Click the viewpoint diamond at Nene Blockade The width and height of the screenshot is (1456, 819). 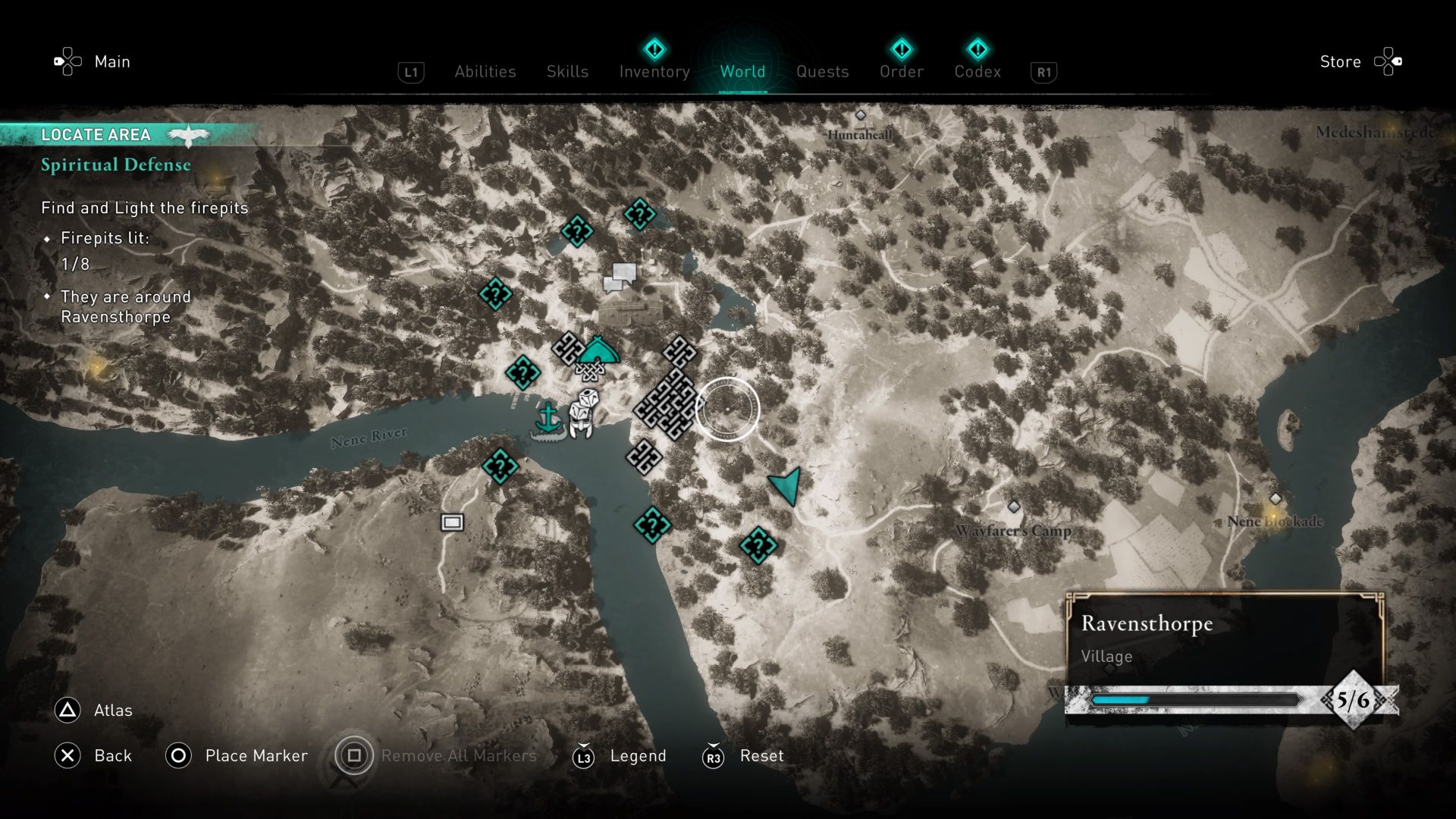pyautogui.click(x=1276, y=498)
